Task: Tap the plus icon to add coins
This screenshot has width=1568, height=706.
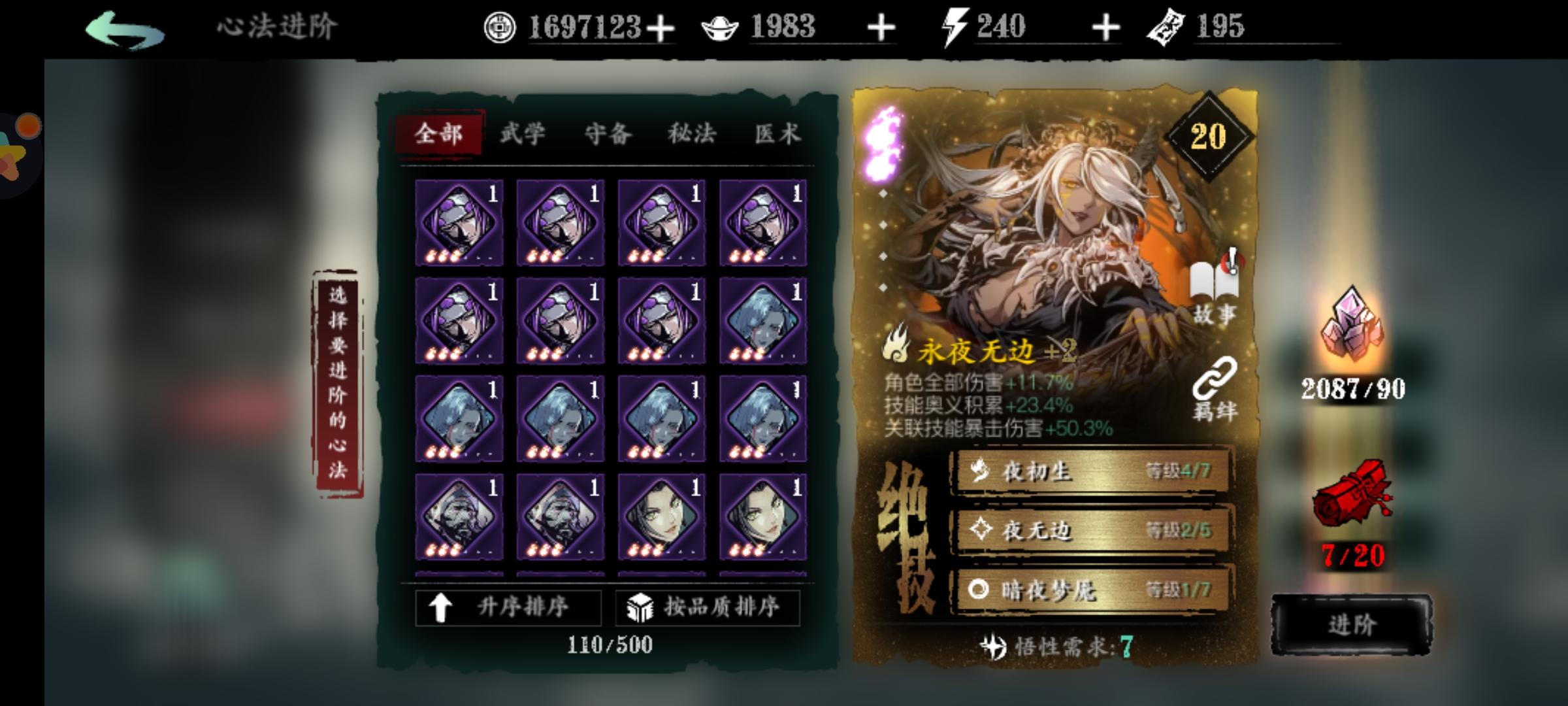Action: pos(661,27)
